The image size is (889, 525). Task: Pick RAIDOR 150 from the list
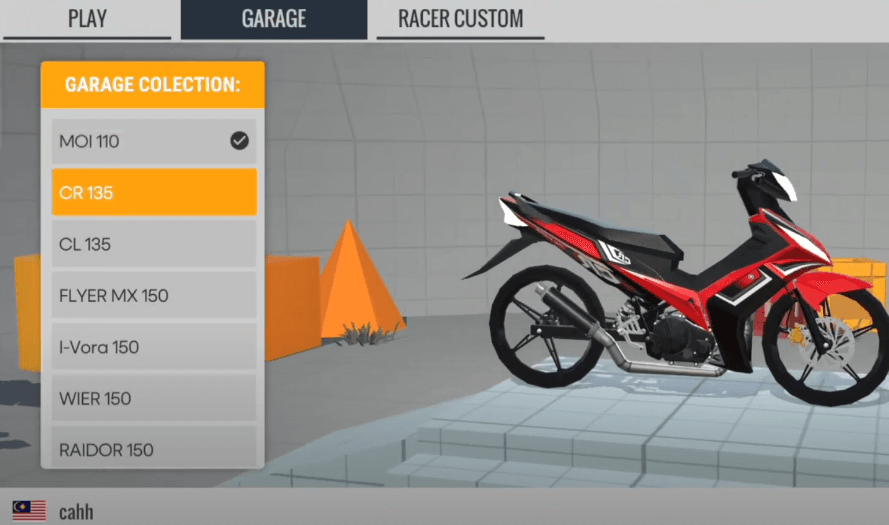click(153, 450)
